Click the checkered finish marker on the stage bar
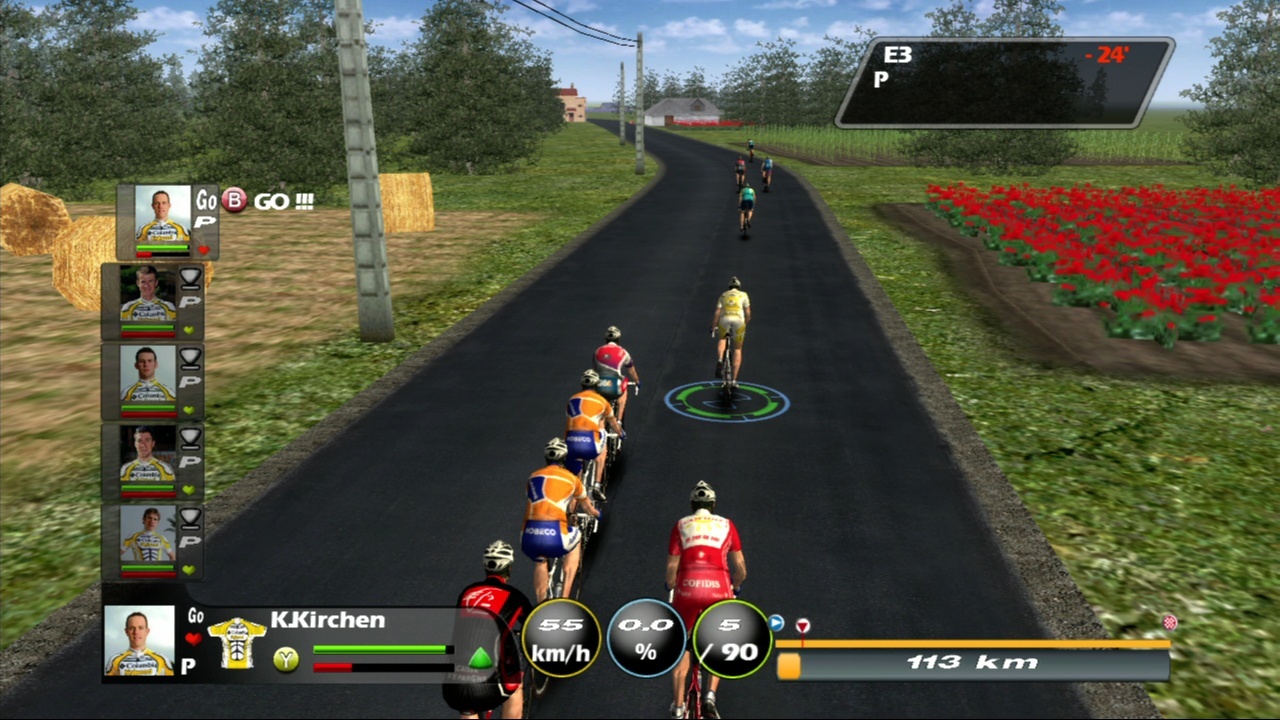This screenshot has height=720, width=1280. [x=1169, y=622]
